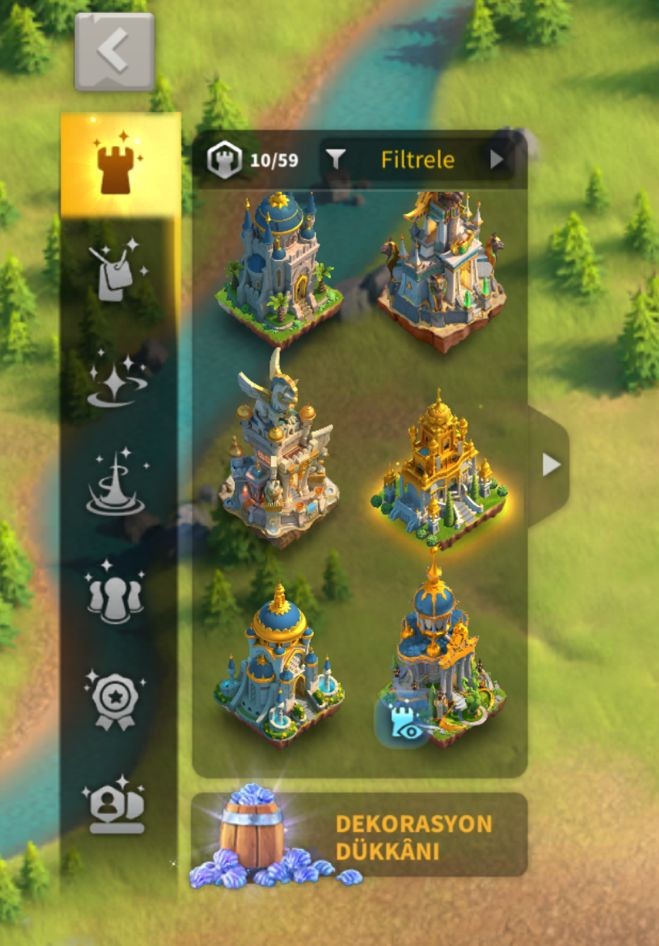
Task: Select the castle tower category tab
Action: coord(120,166)
